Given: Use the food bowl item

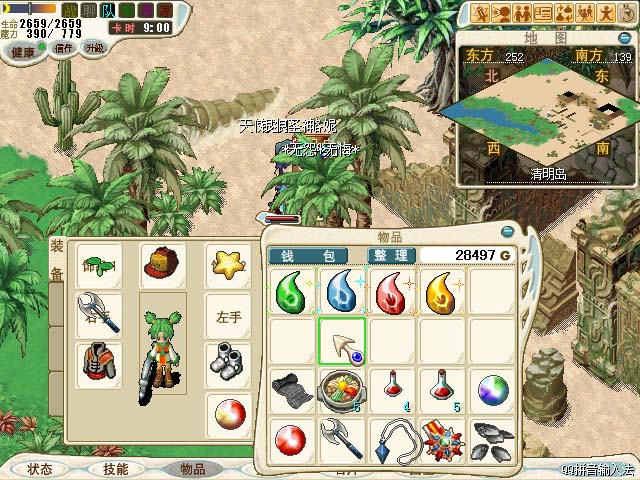Looking at the screenshot, I should (343, 390).
